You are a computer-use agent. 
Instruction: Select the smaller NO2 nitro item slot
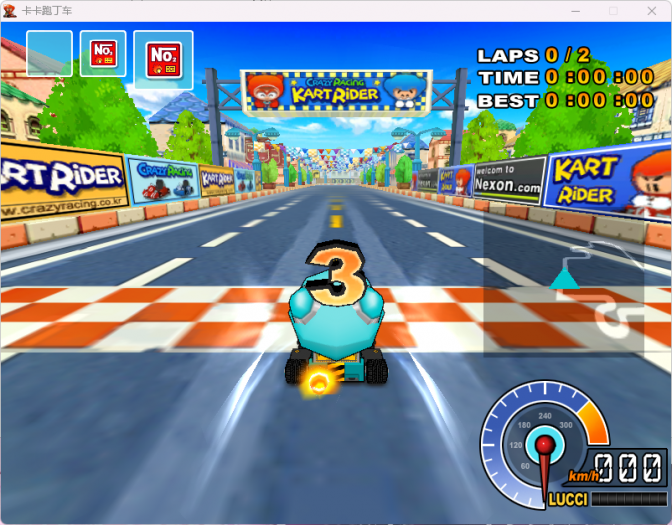pyautogui.click(x=103, y=53)
